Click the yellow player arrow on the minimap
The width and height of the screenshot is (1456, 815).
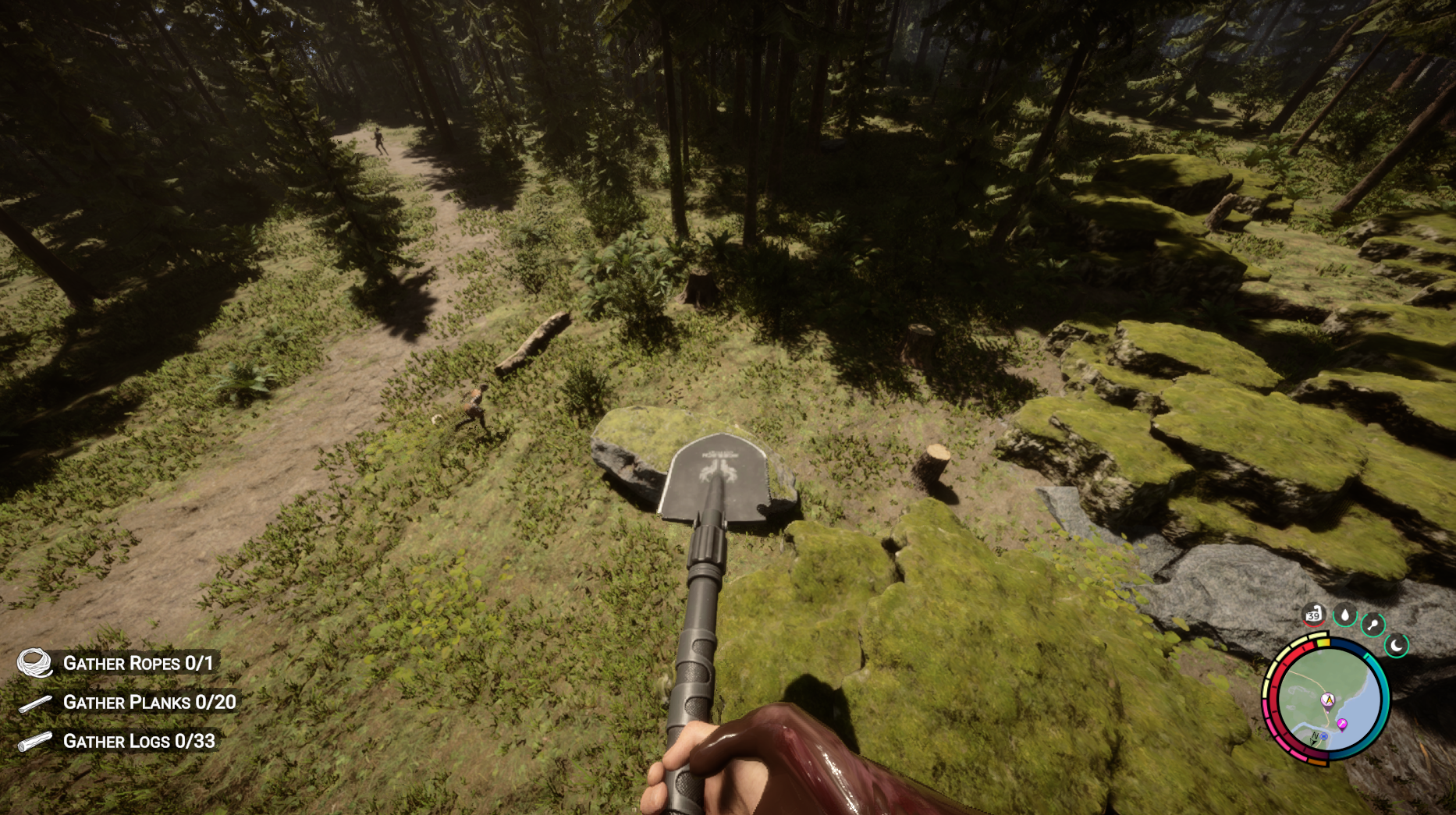pyautogui.click(x=1330, y=700)
